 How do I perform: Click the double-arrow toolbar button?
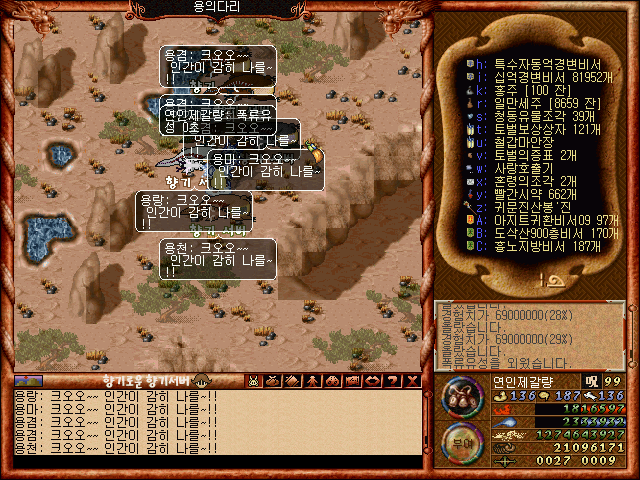point(372,380)
